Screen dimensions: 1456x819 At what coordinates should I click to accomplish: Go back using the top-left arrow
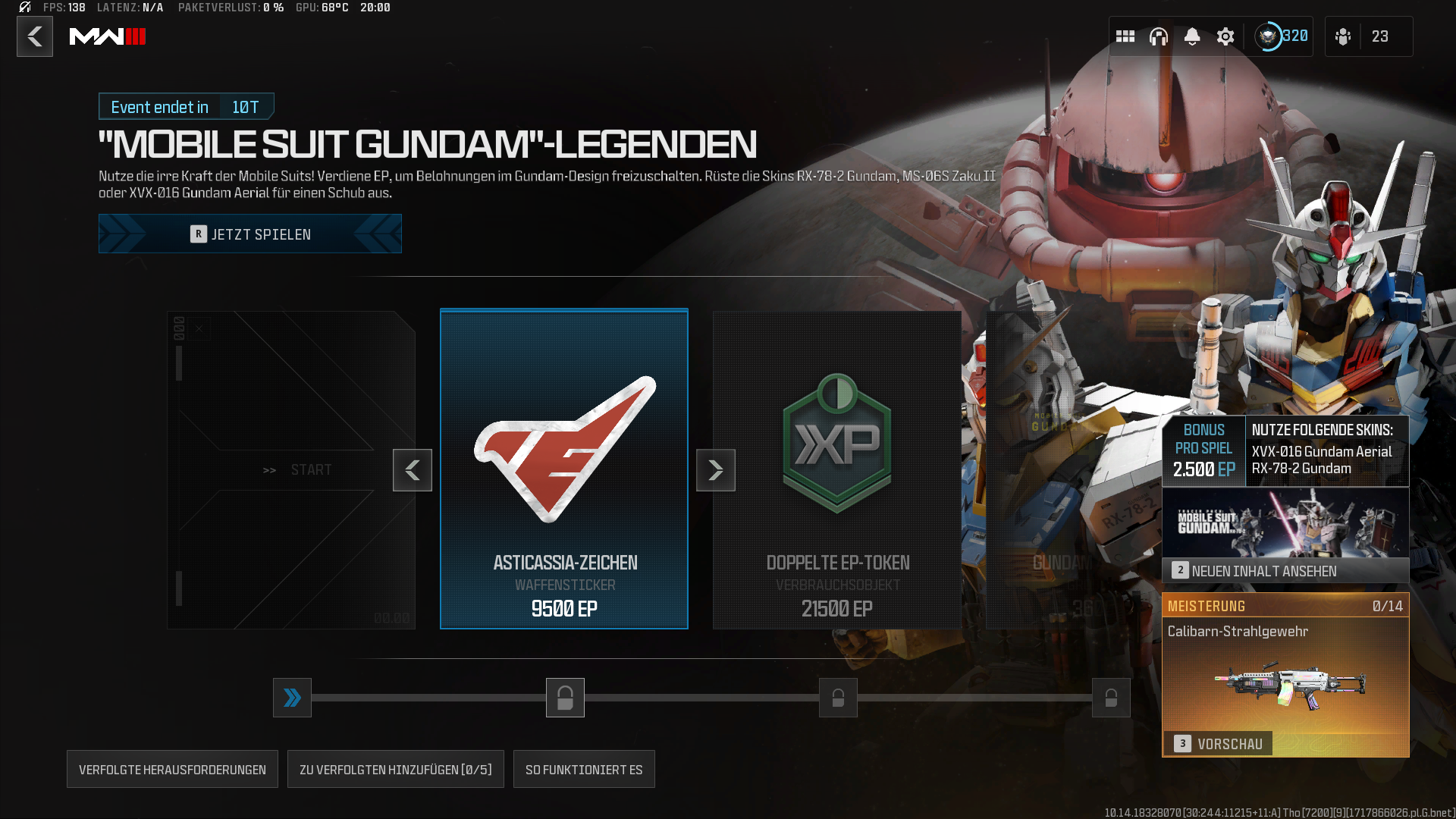point(35,36)
